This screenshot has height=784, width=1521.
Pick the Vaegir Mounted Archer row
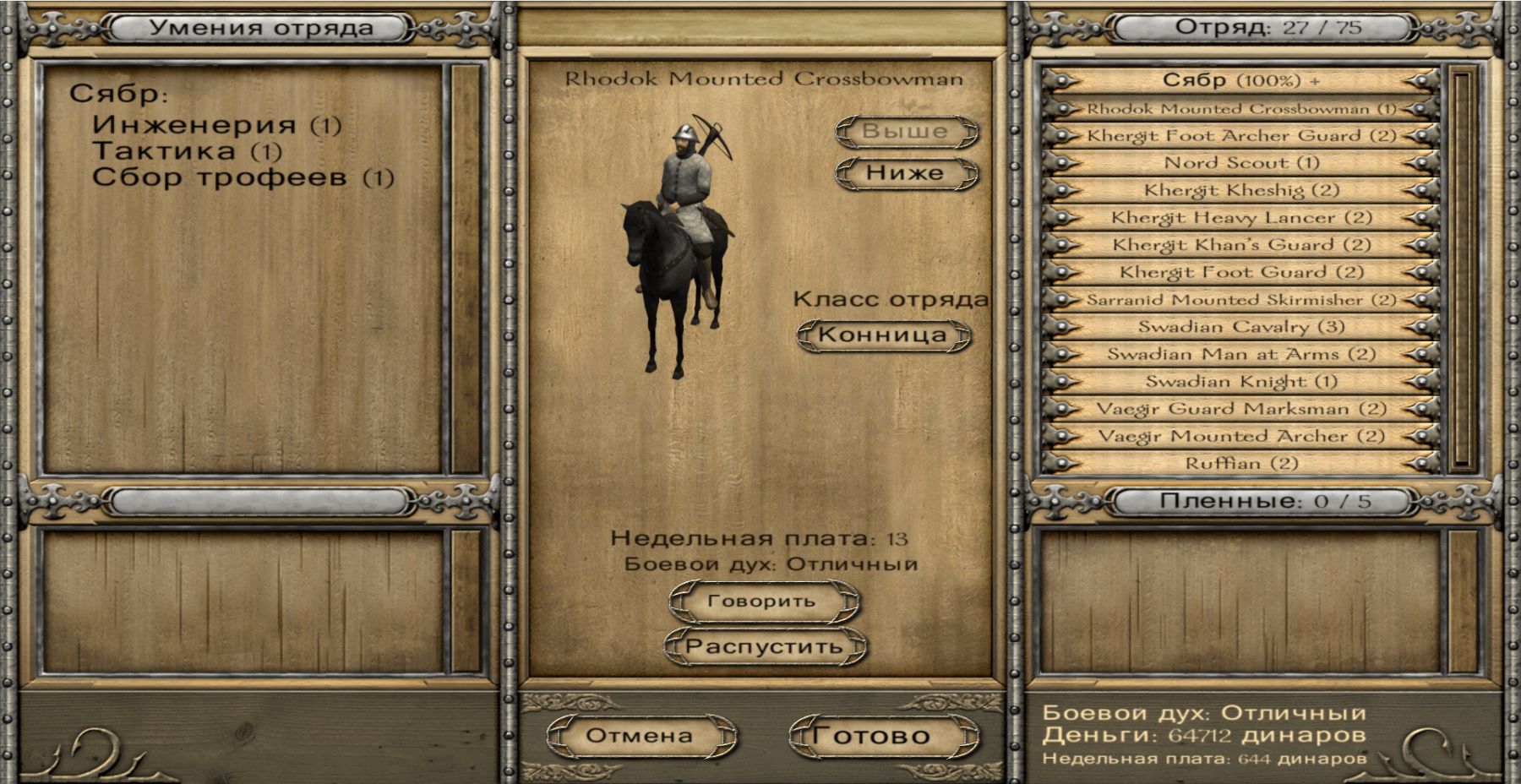point(1240,436)
